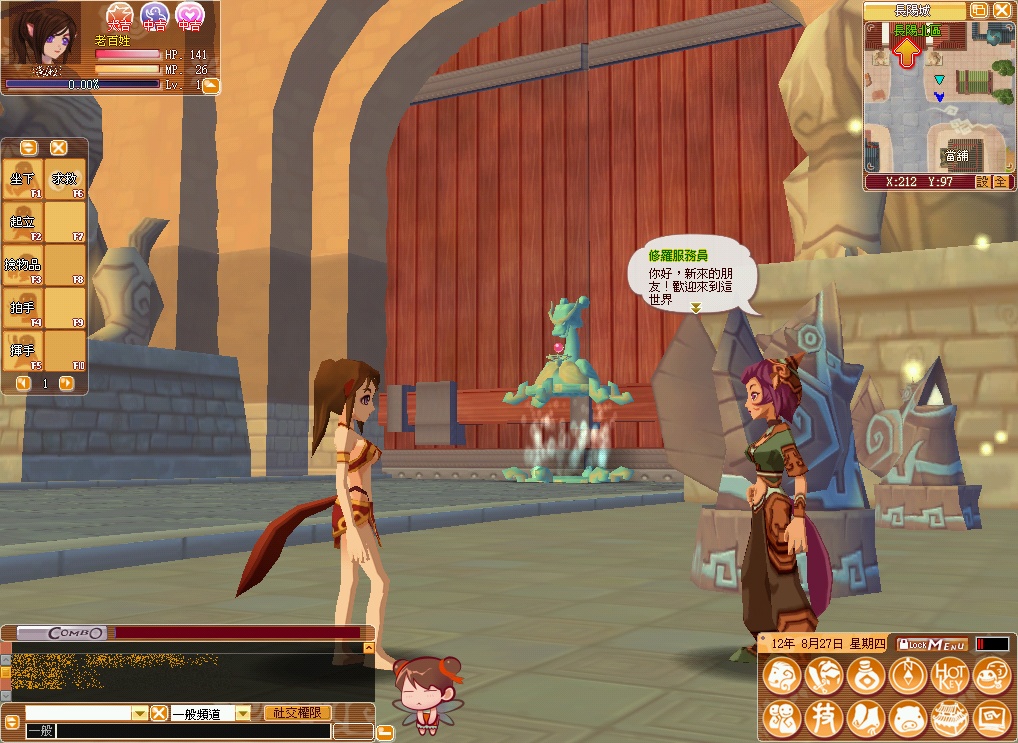Advance the NPC dialogue with the arrow
This screenshot has height=743, width=1018.
click(x=695, y=308)
